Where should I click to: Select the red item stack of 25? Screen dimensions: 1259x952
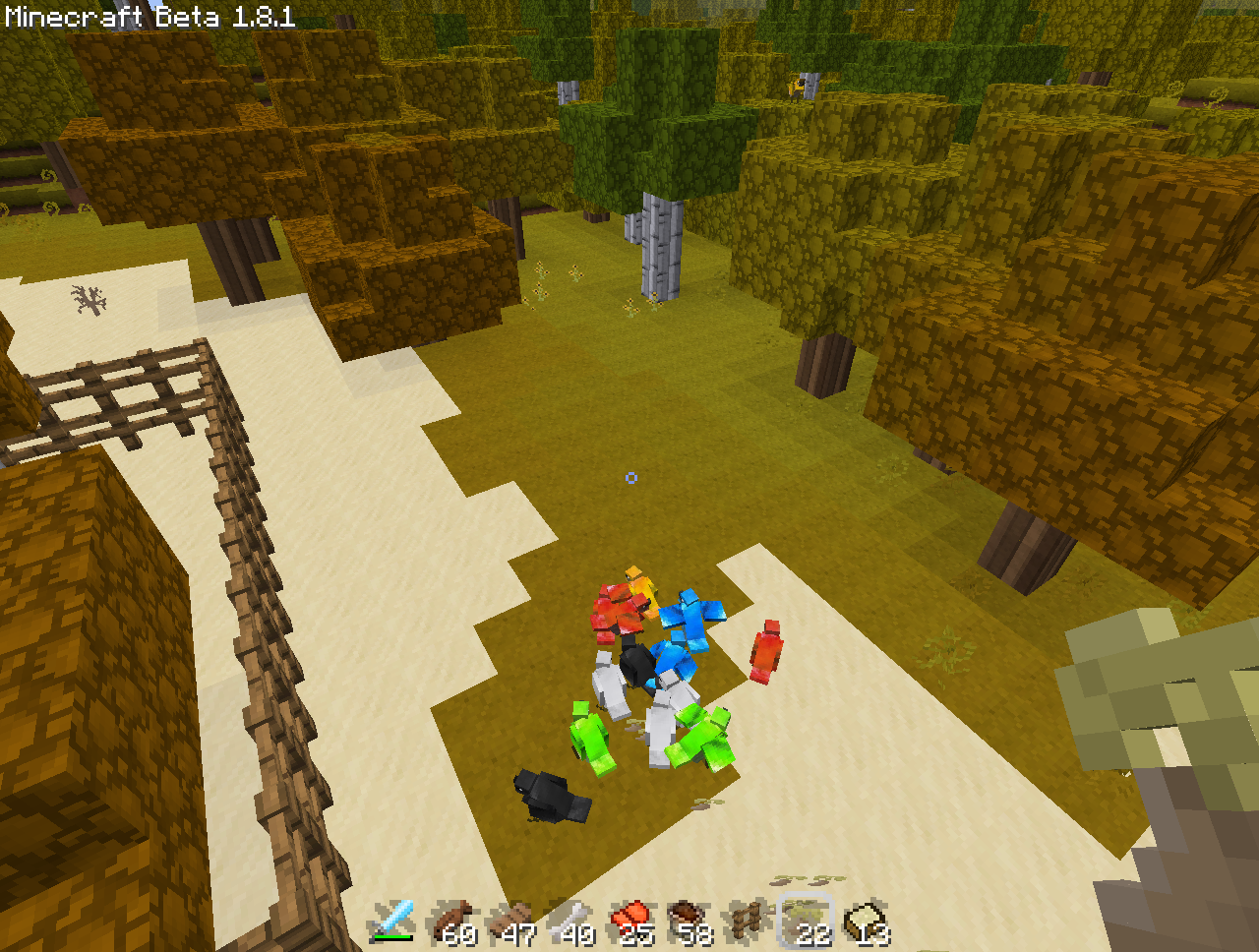[629, 922]
